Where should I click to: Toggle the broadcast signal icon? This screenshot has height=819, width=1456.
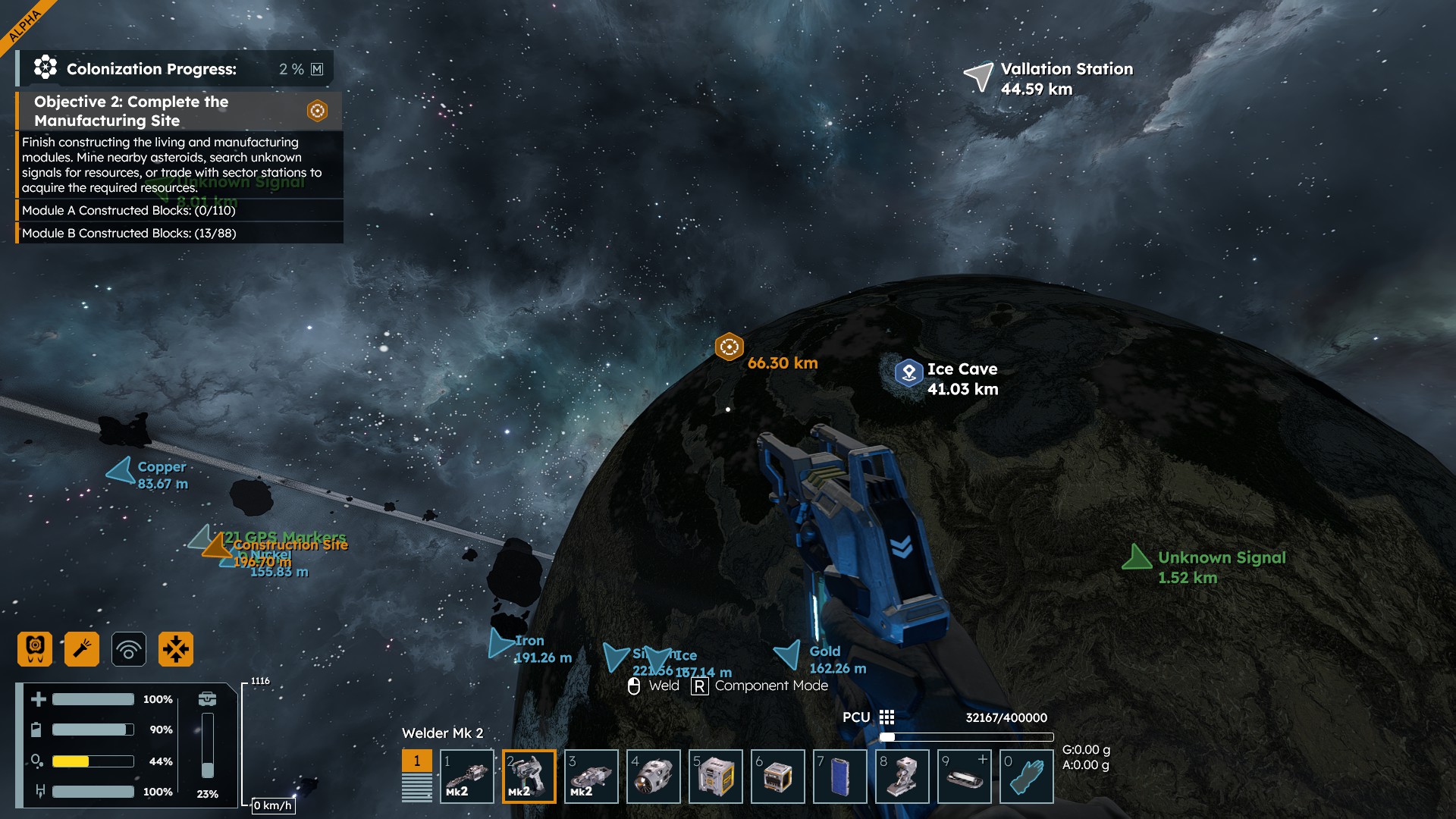[x=129, y=649]
